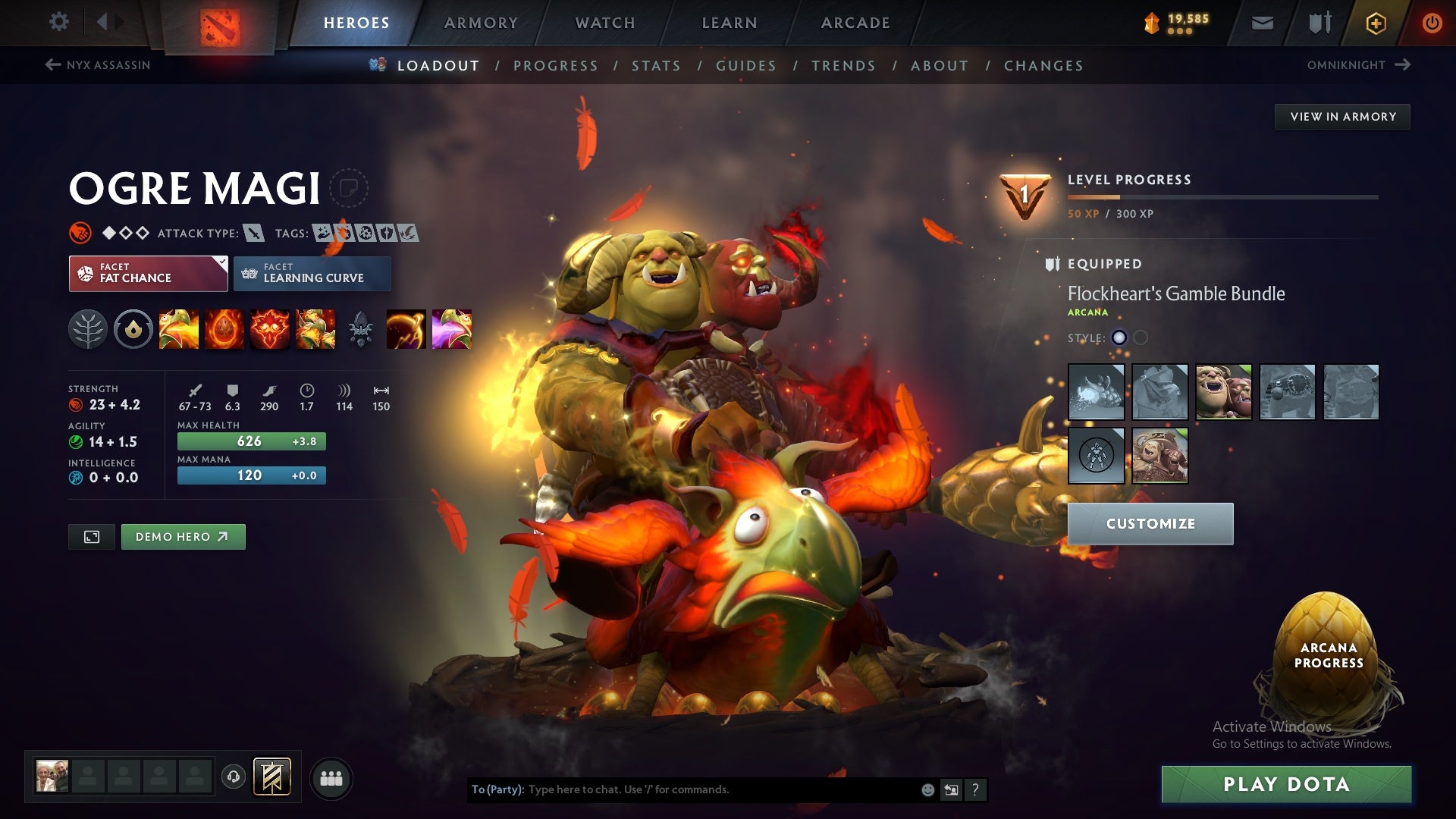This screenshot has height=819, width=1456.
Task: Open the mailbox envelope icon
Action: [1262, 22]
